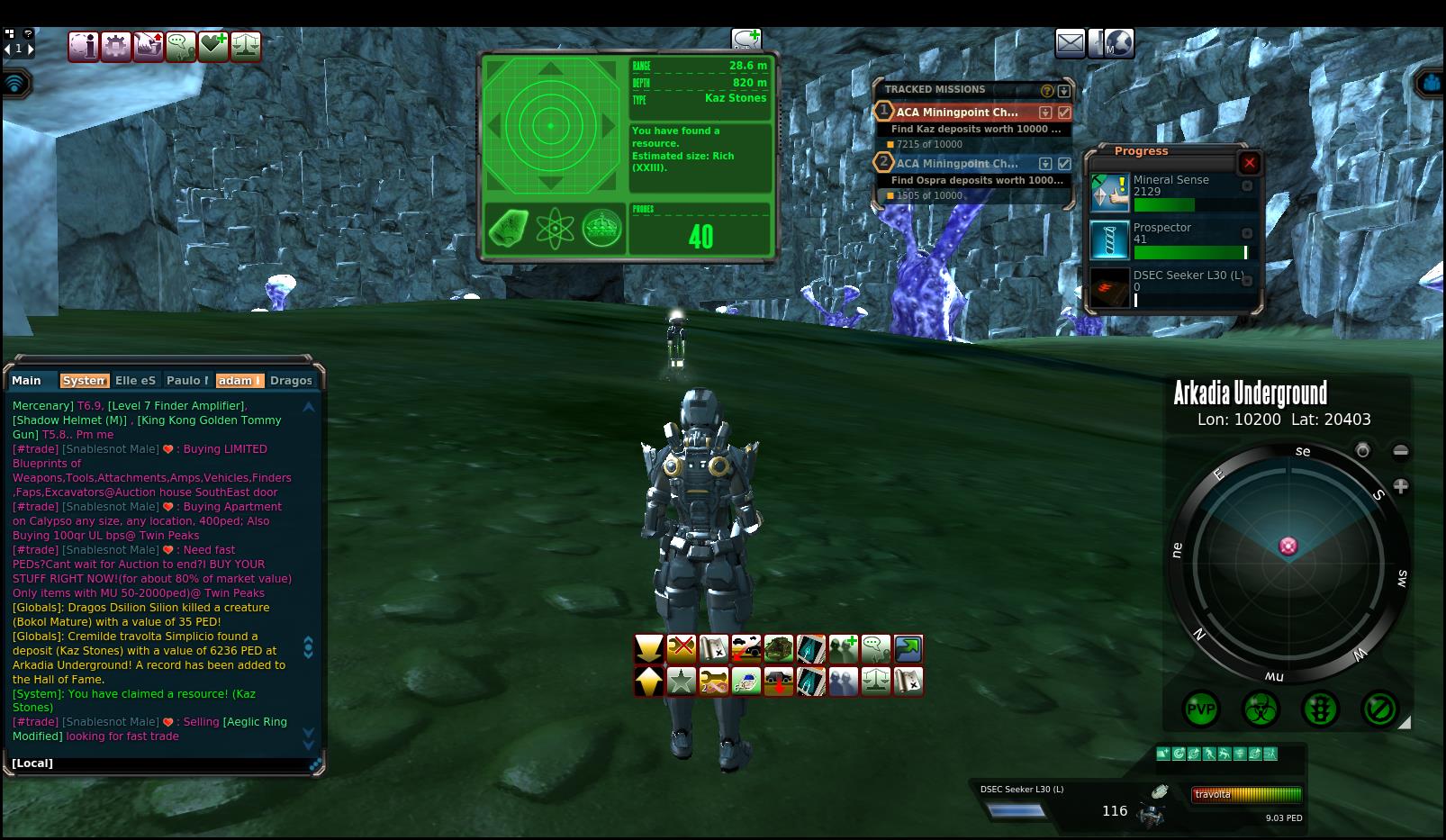
Task: Open the heart with plus icon
Action: [213, 46]
